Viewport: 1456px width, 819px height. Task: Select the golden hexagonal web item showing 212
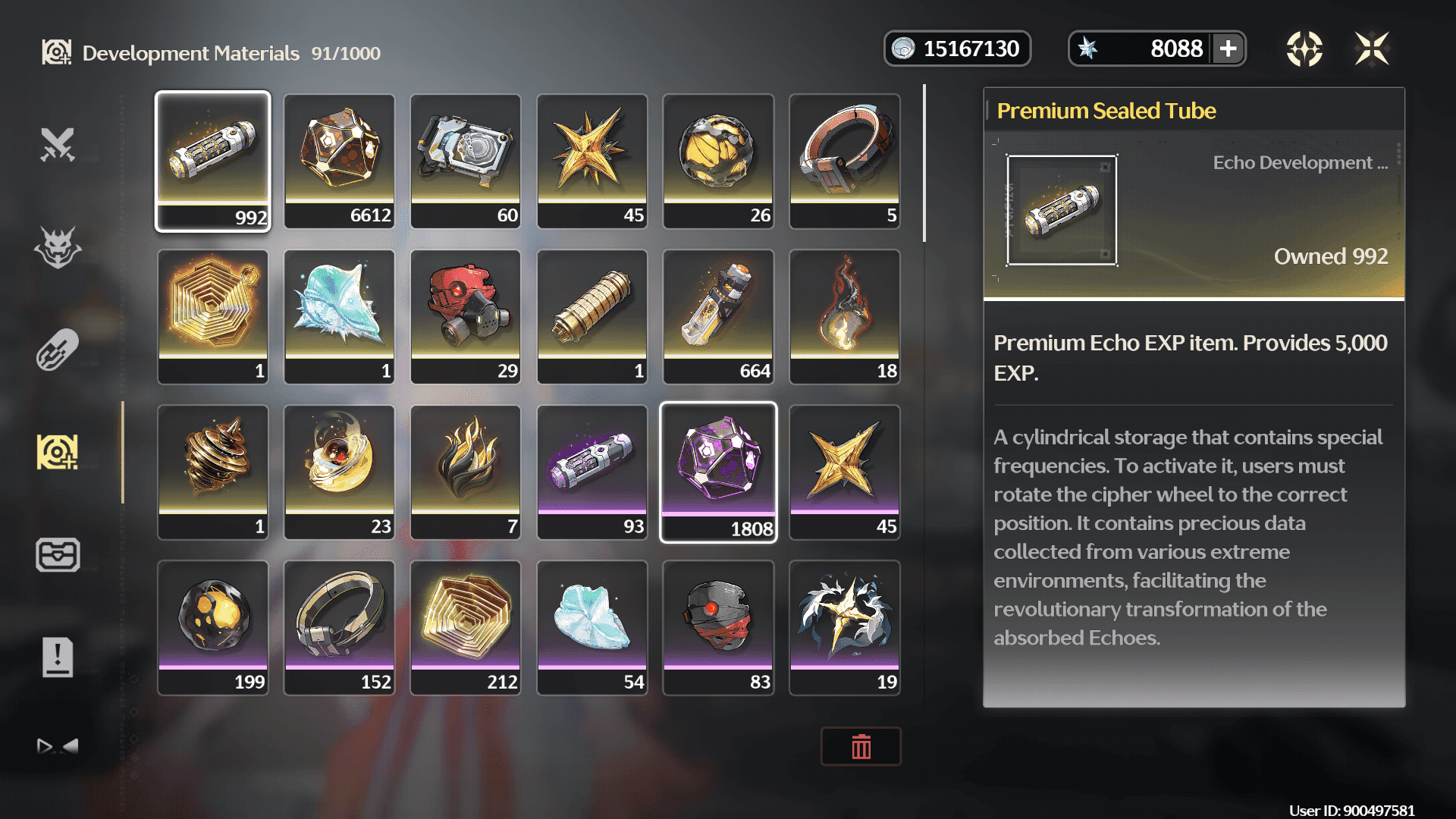[466, 627]
